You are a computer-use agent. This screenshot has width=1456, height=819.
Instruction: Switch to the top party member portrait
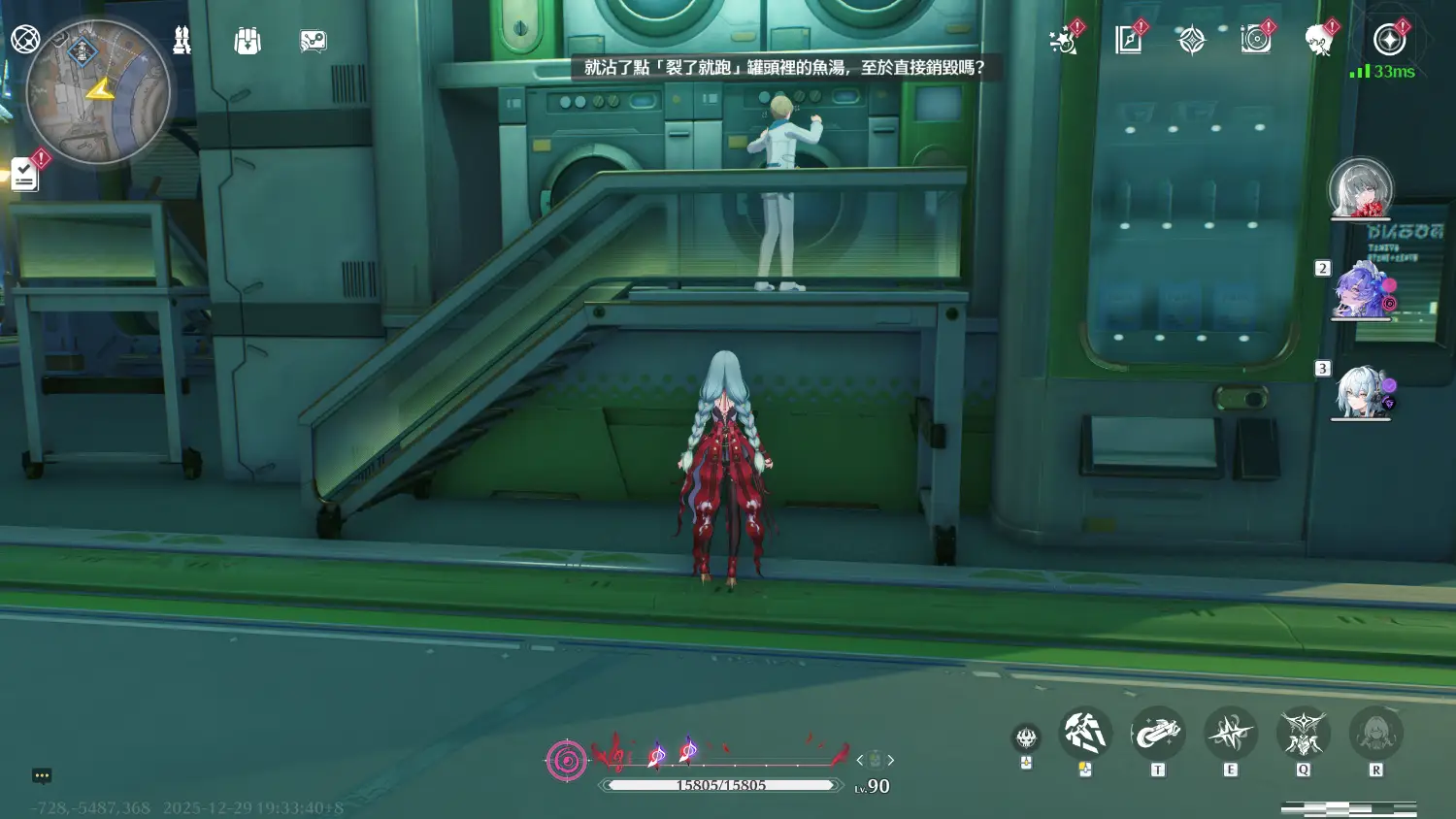(1360, 188)
